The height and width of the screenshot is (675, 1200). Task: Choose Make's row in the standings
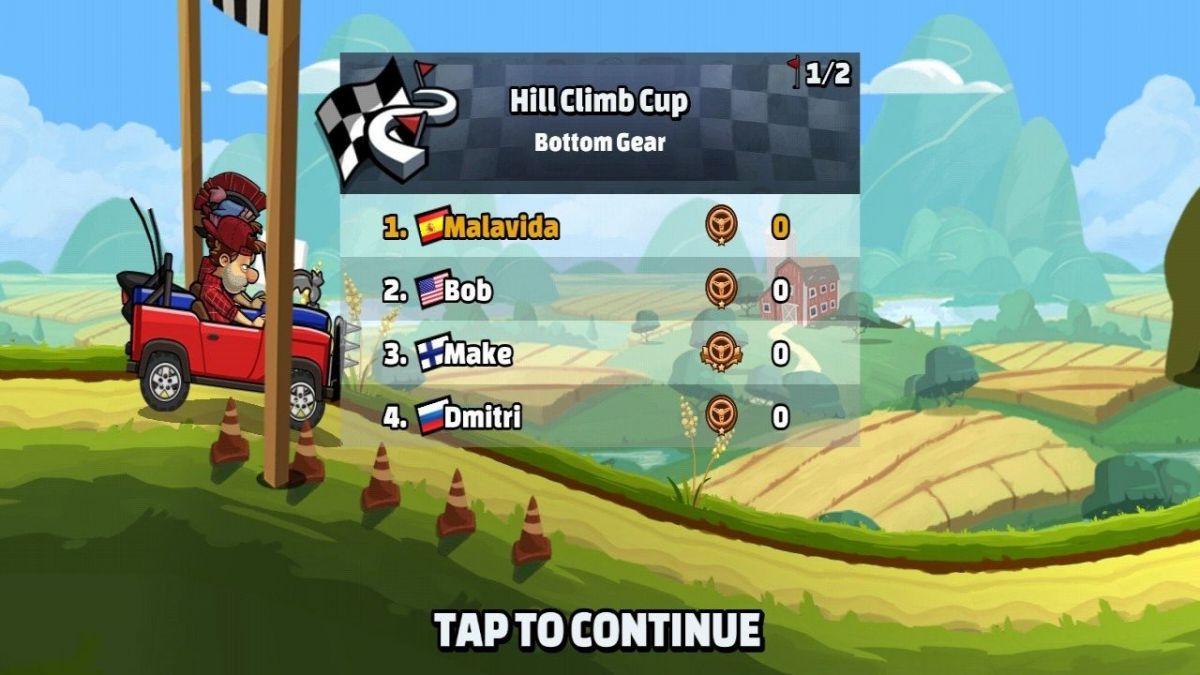598,353
